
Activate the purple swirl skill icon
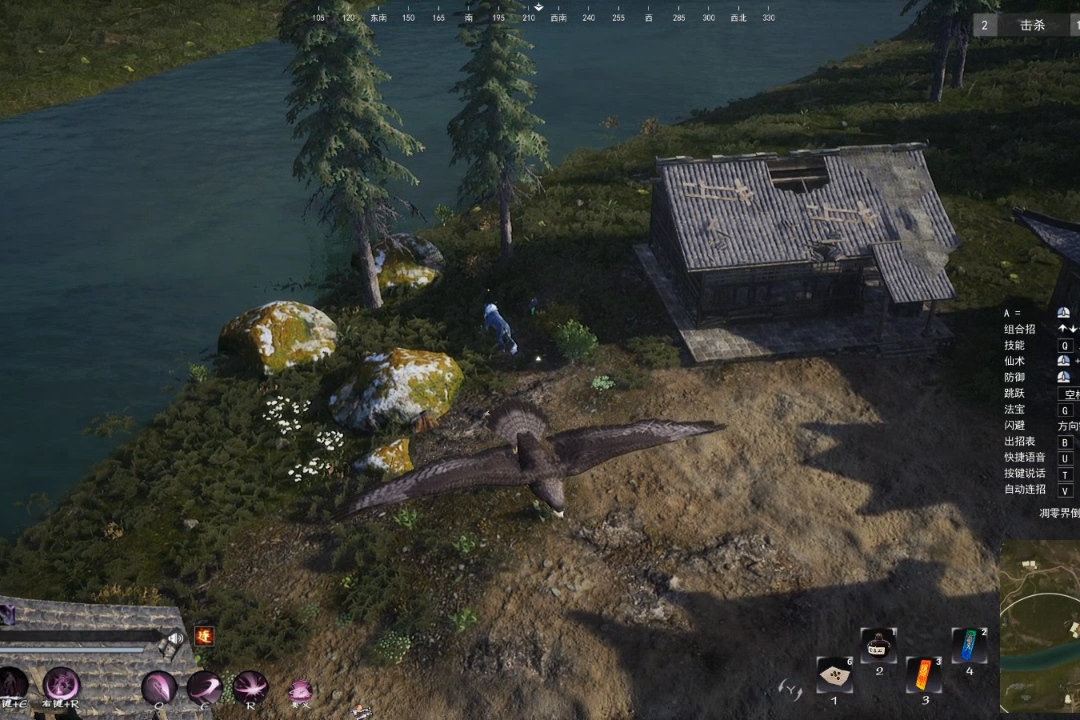[61, 685]
